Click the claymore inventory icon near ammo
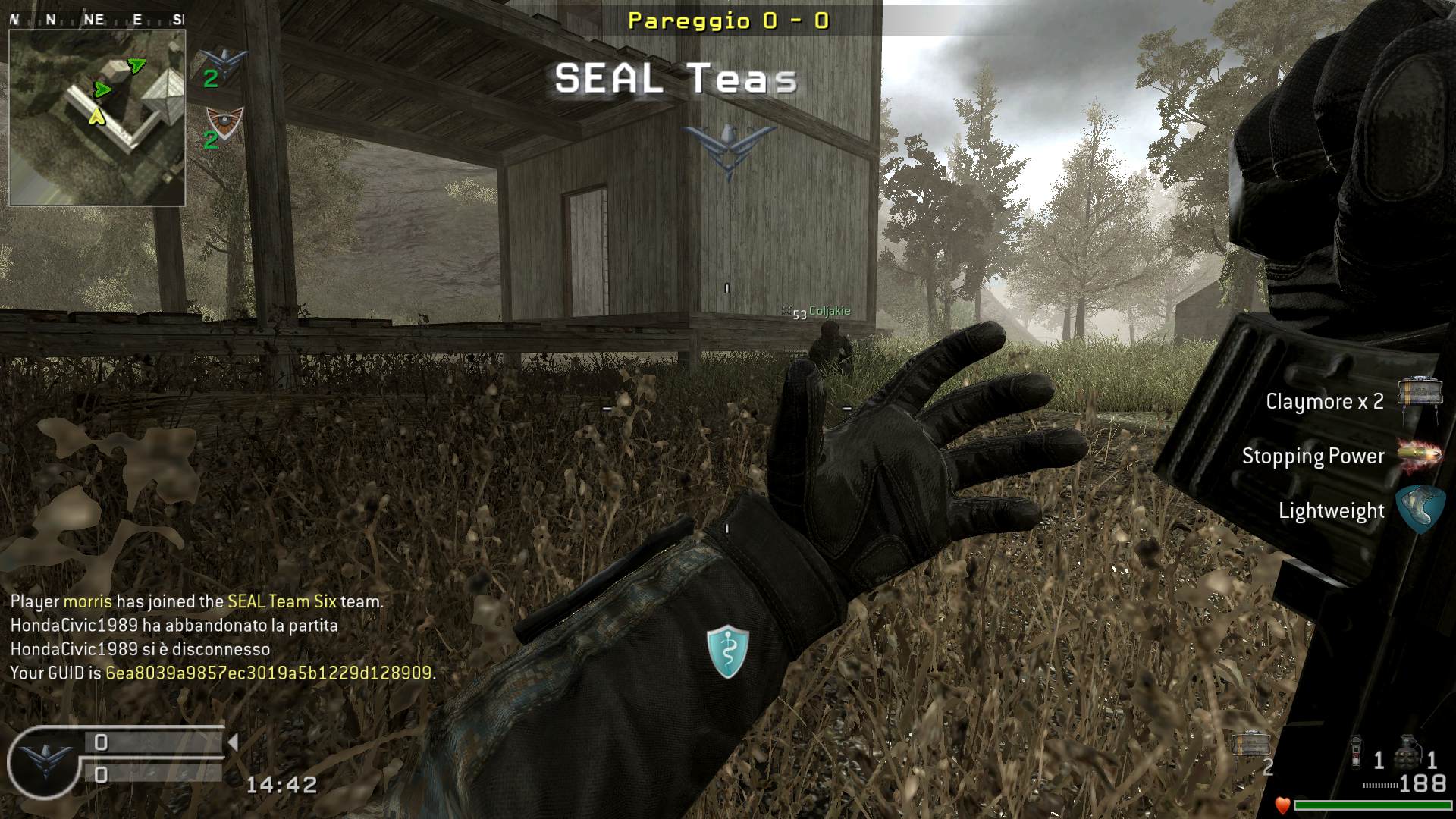This screenshot has width=1456, height=819. (x=1250, y=745)
